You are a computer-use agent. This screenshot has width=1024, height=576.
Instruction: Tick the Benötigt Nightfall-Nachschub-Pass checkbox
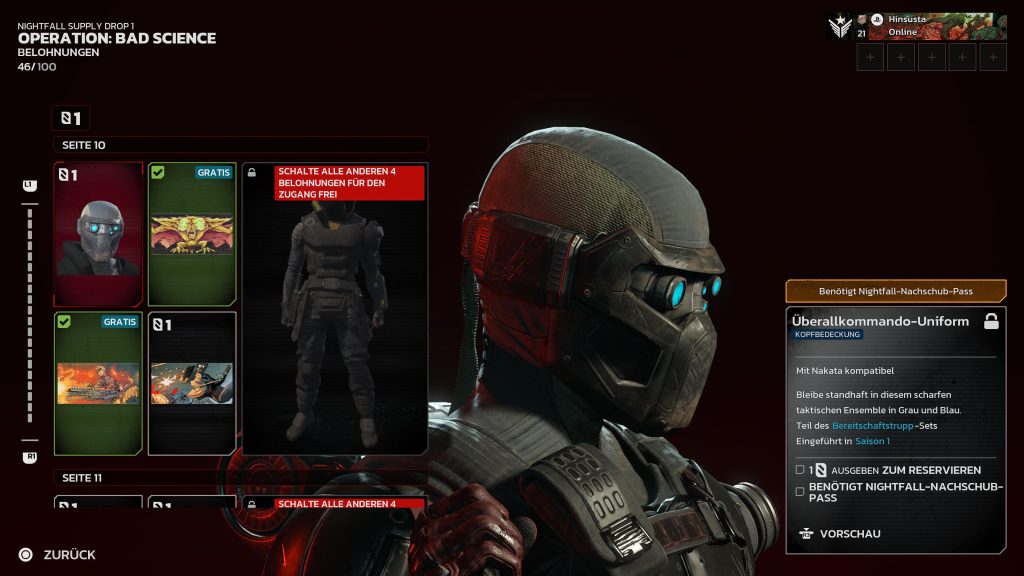pos(800,491)
